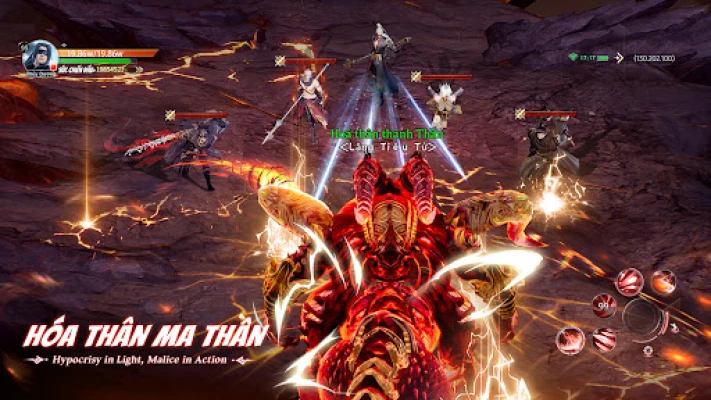Trigger the large central basic attack button
The height and width of the screenshot is (400, 711).
pyautogui.click(x=644, y=318)
